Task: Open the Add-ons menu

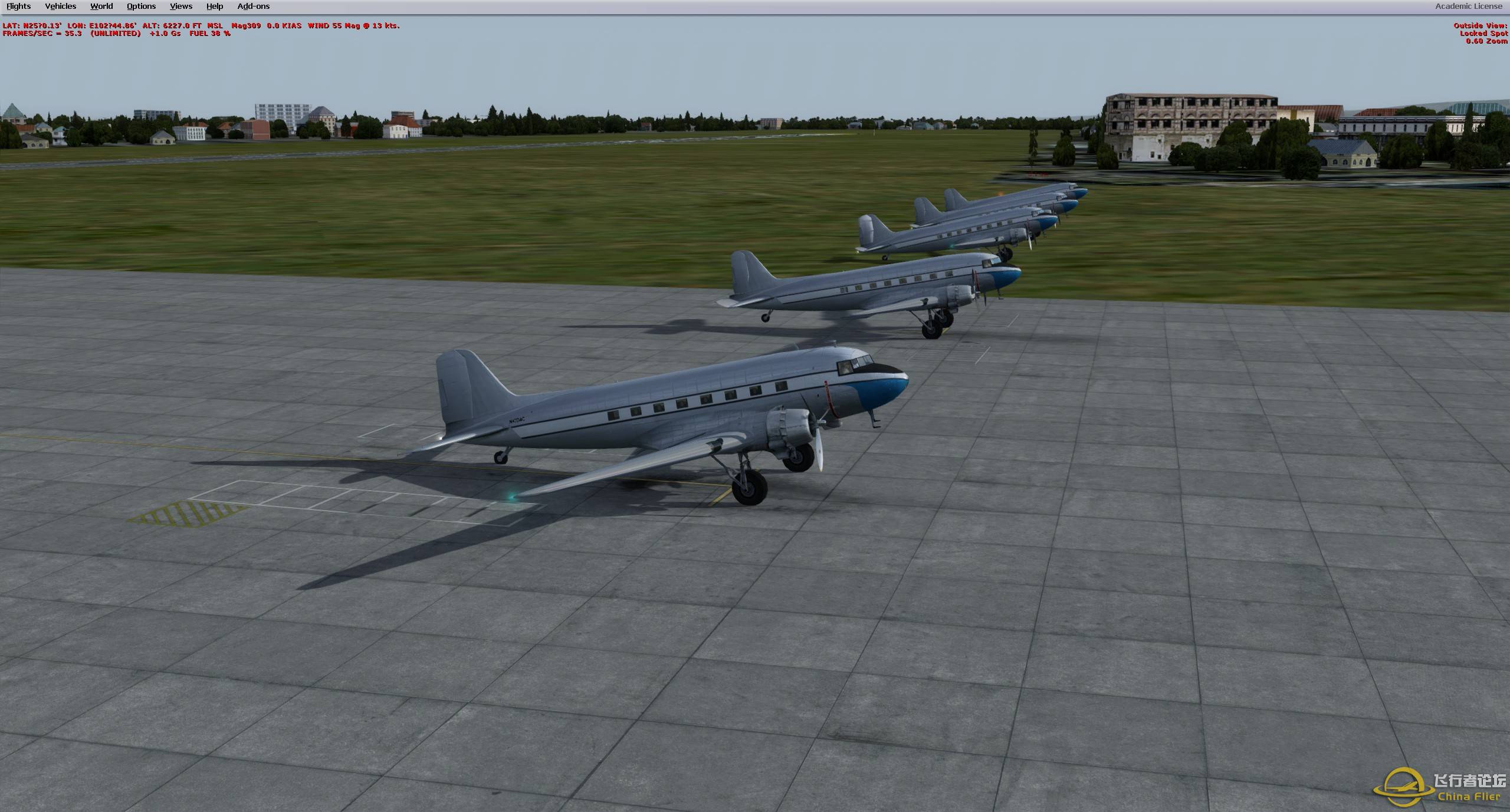Action: pos(253,6)
